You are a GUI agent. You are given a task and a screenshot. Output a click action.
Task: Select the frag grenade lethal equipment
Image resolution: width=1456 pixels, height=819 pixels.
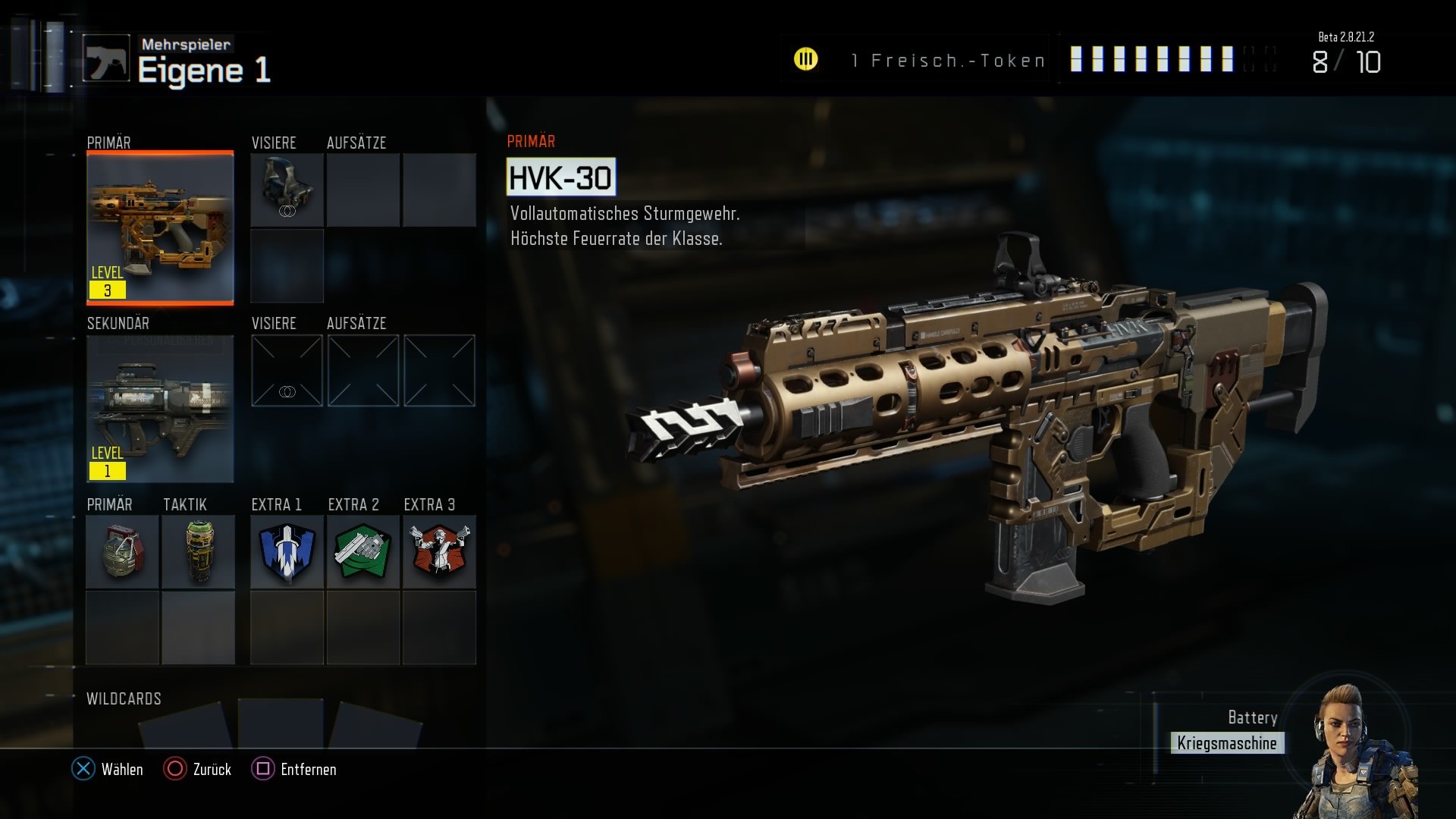click(122, 552)
